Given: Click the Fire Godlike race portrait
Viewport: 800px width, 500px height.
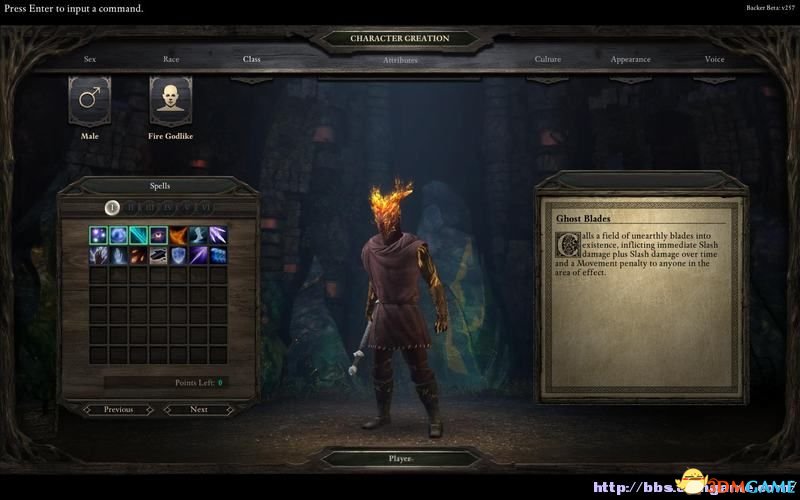Looking at the screenshot, I should pos(171,99).
